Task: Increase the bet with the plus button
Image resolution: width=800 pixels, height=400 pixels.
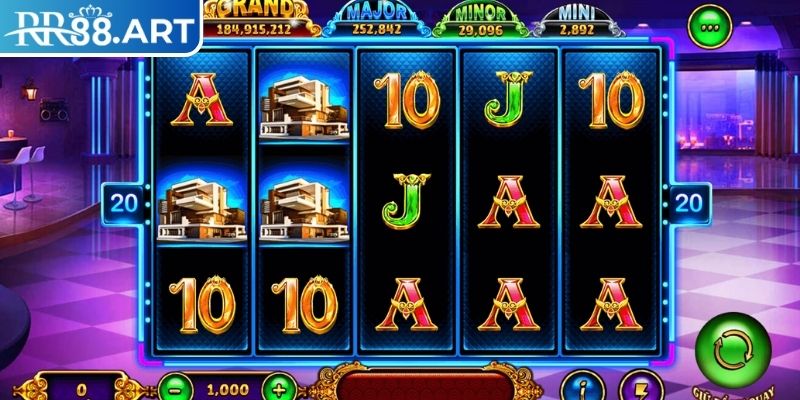Action: 280,387
